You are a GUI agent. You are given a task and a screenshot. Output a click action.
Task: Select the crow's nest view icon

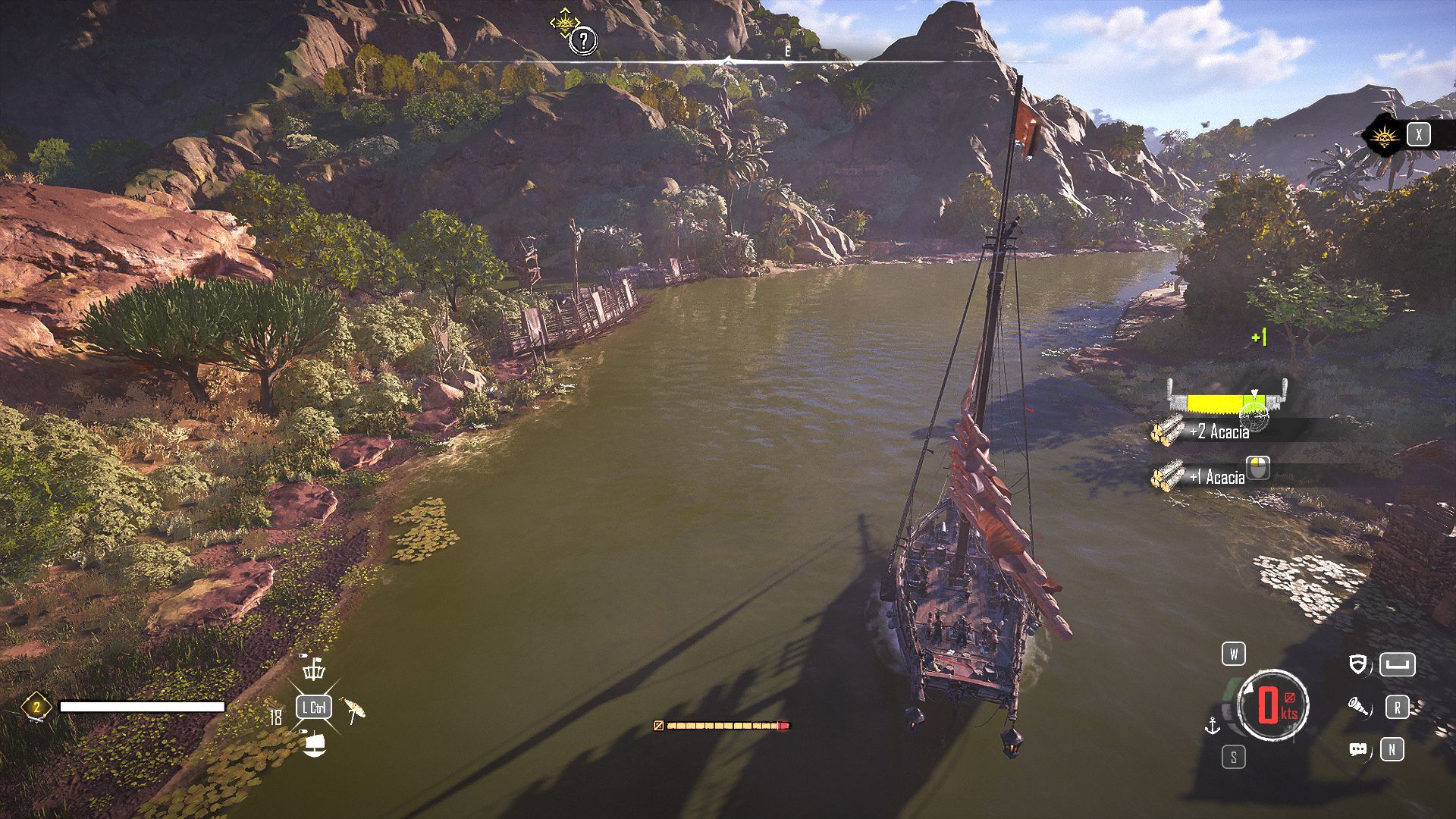pyautogui.click(x=314, y=669)
